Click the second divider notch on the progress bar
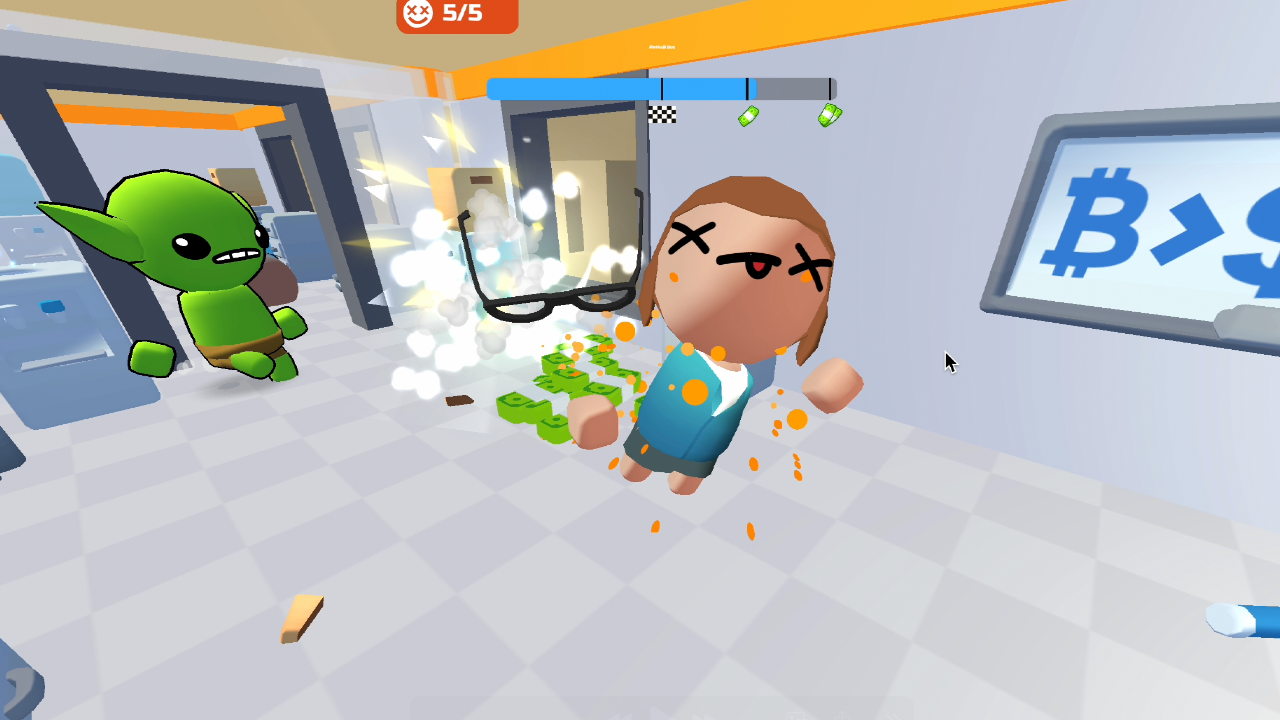The width and height of the screenshot is (1280, 720). 748,88
